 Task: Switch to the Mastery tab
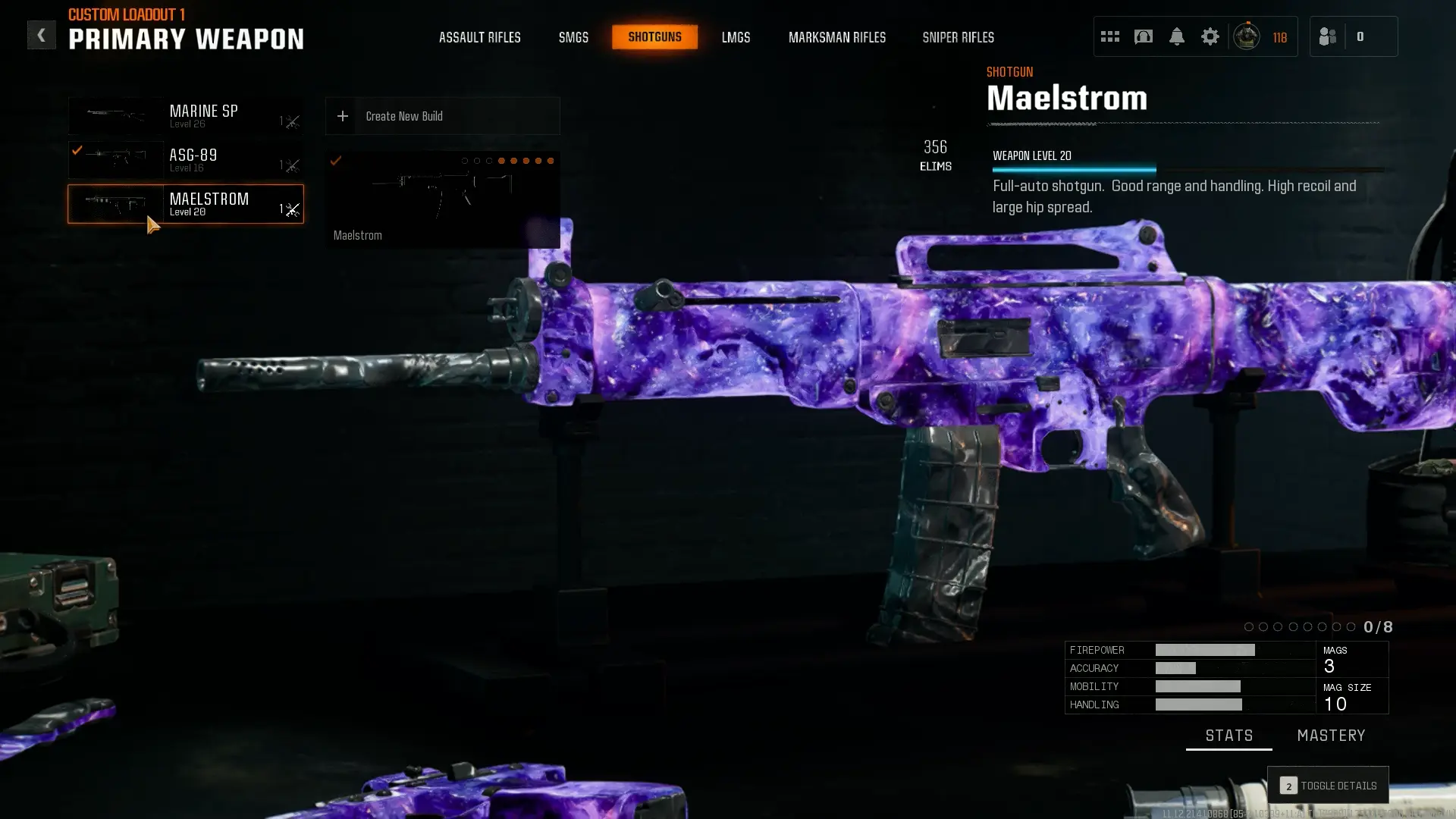pyautogui.click(x=1331, y=736)
